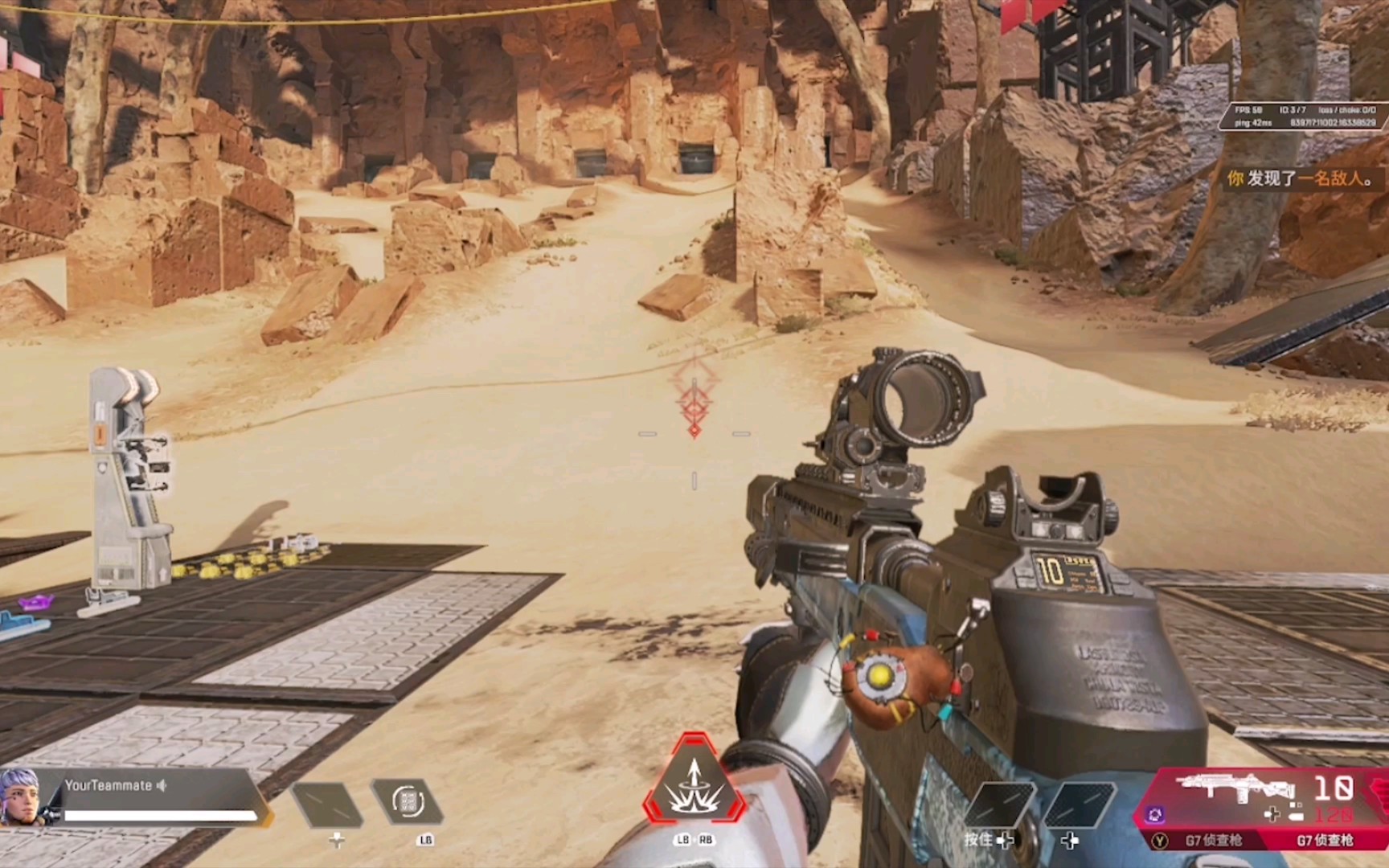Inspect the purple hop-up attachment icon
Image resolution: width=1389 pixels, height=868 pixels.
[x=1155, y=815]
